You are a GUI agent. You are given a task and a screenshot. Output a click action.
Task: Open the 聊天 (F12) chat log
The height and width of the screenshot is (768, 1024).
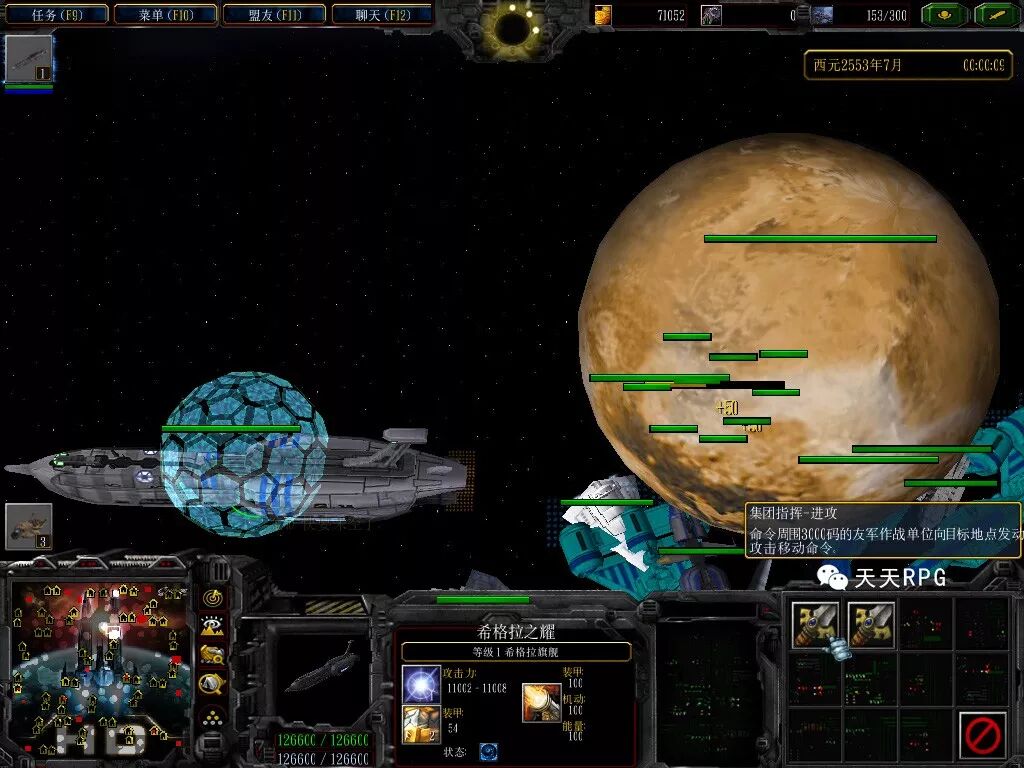click(x=381, y=15)
